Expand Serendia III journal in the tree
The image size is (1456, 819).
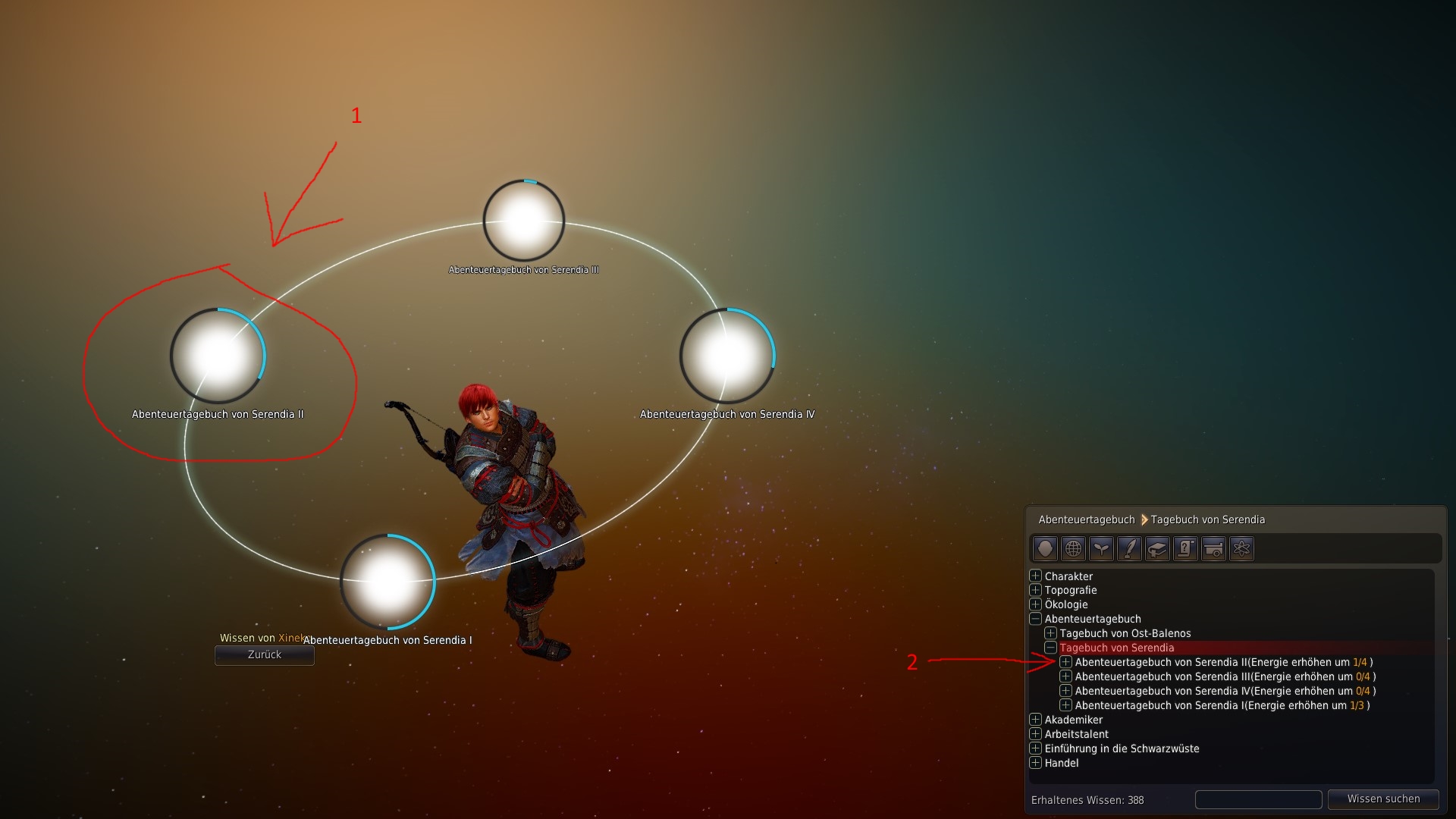click(1065, 676)
